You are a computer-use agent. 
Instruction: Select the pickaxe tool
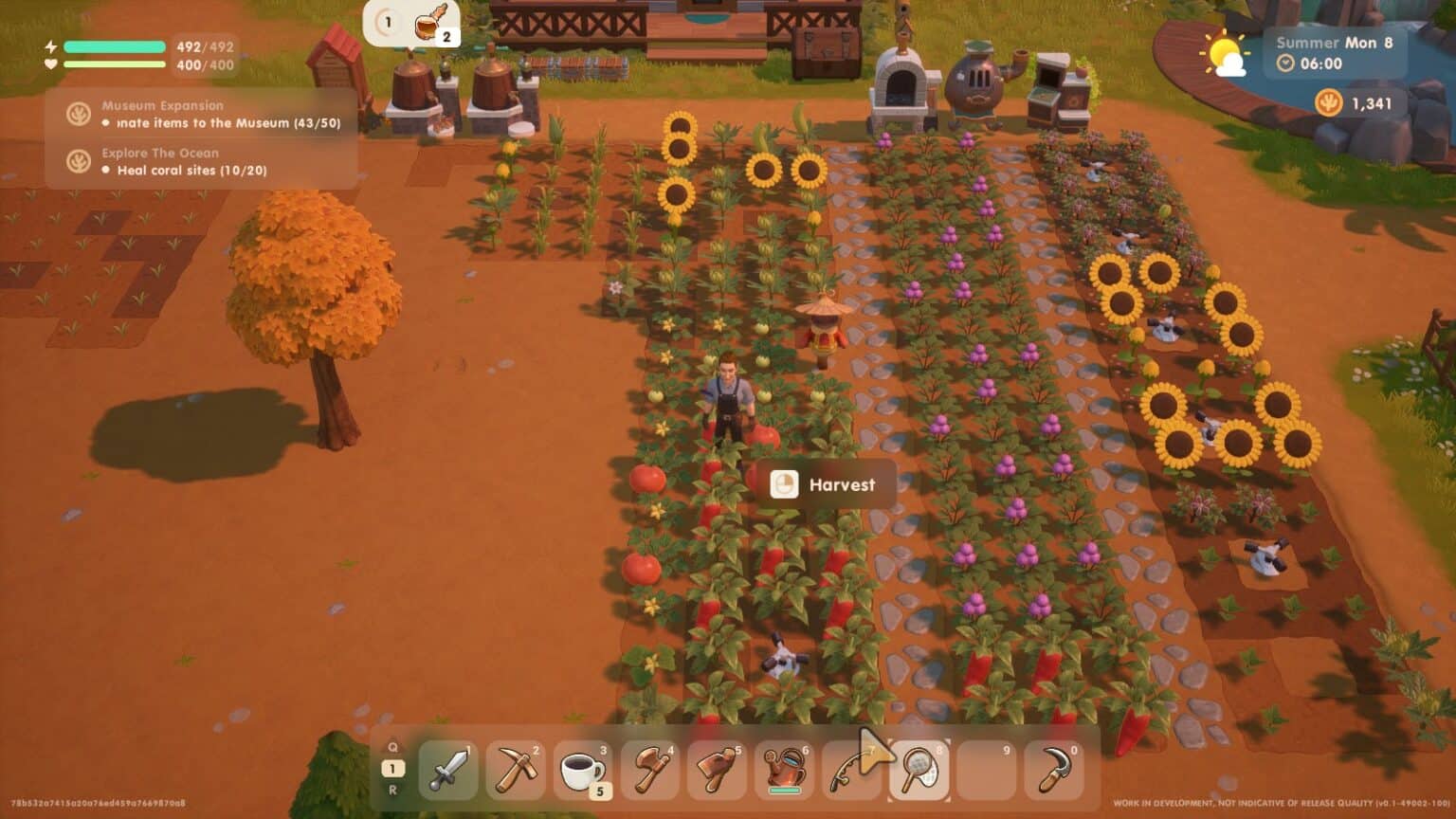coord(515,770)
